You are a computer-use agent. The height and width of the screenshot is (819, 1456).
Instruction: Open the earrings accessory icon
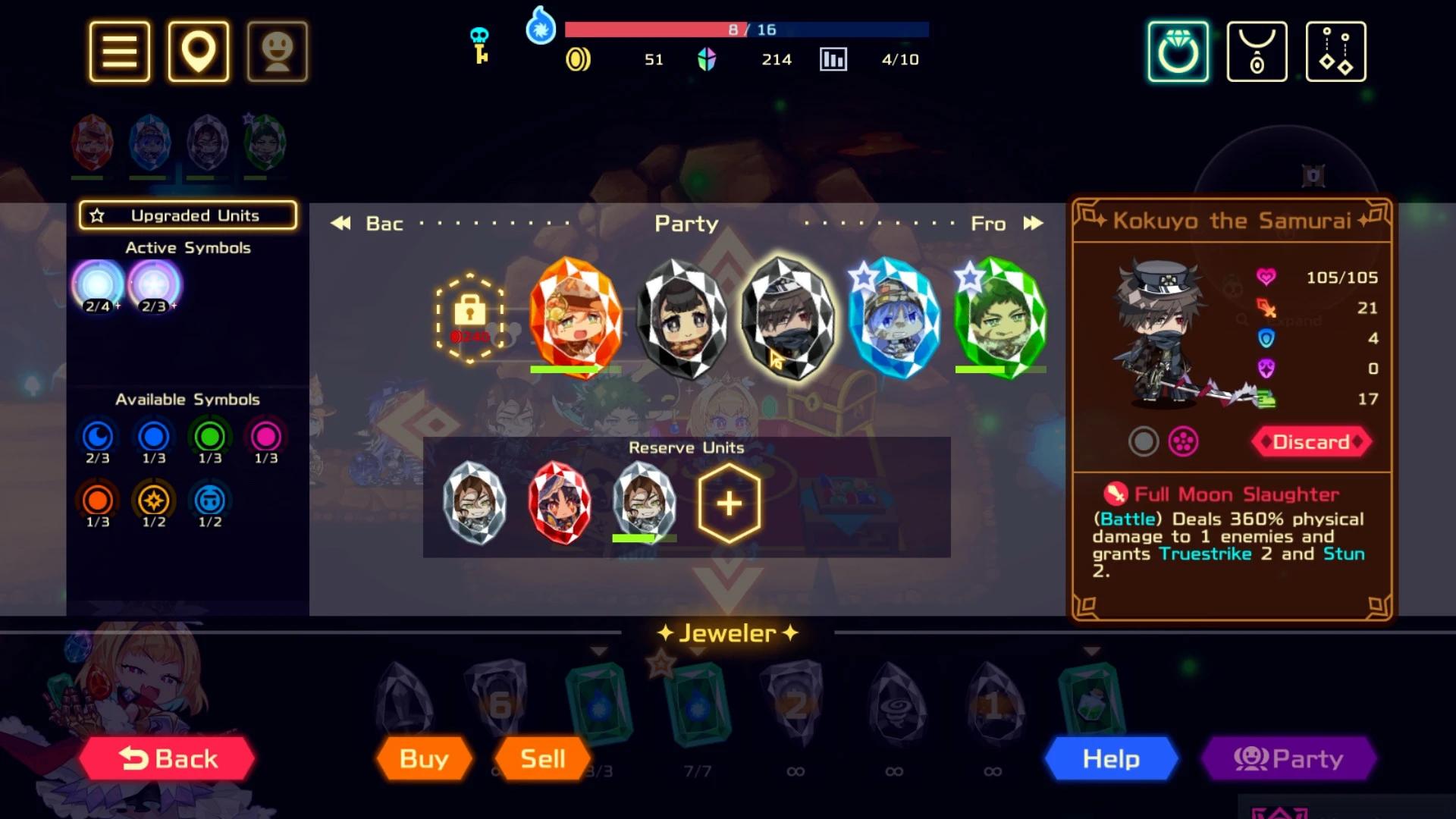pyautogui.click(x=1335, y=49)
